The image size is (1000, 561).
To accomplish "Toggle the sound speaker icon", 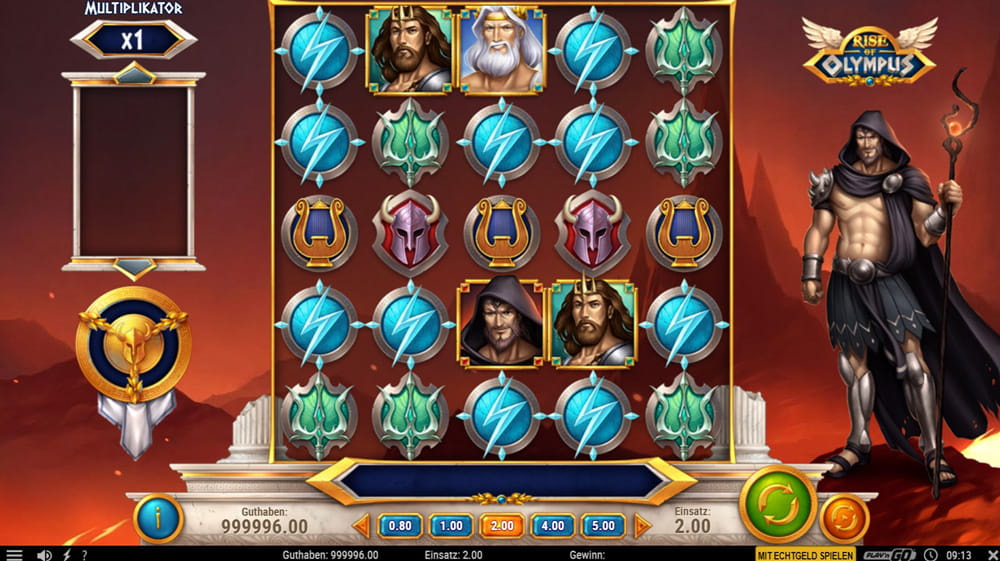I will point(44,554).
